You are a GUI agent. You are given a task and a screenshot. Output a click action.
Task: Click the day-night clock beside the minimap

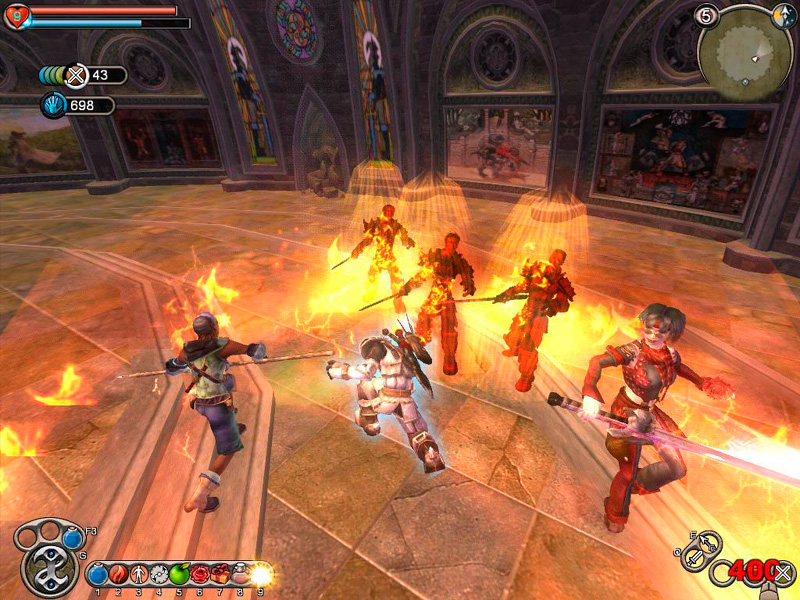784,16
